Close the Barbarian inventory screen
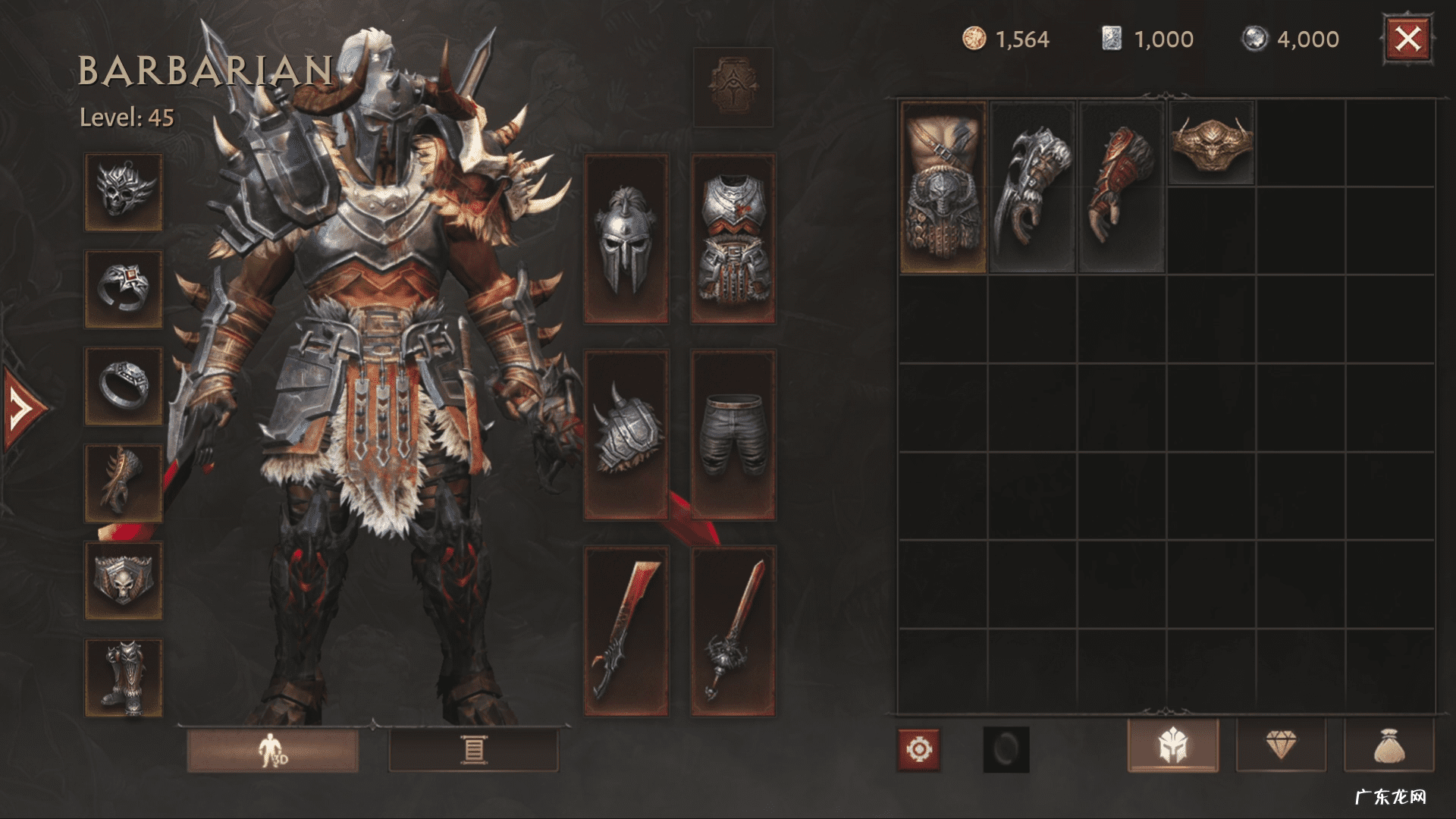Image resolution: width=1456 pixels, height=819 pixels. pos(1407,39)
